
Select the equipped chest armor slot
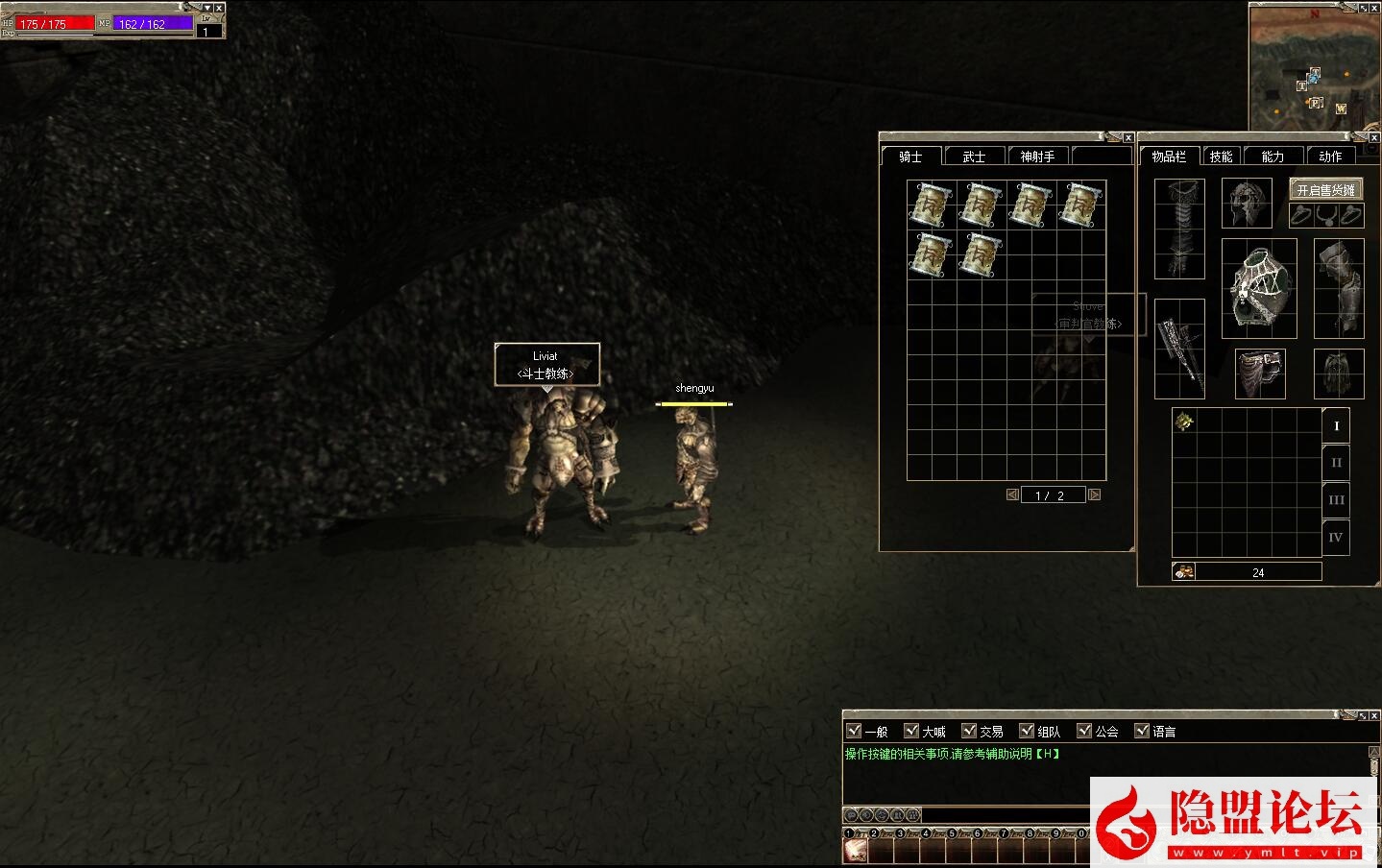[1258, 288]
